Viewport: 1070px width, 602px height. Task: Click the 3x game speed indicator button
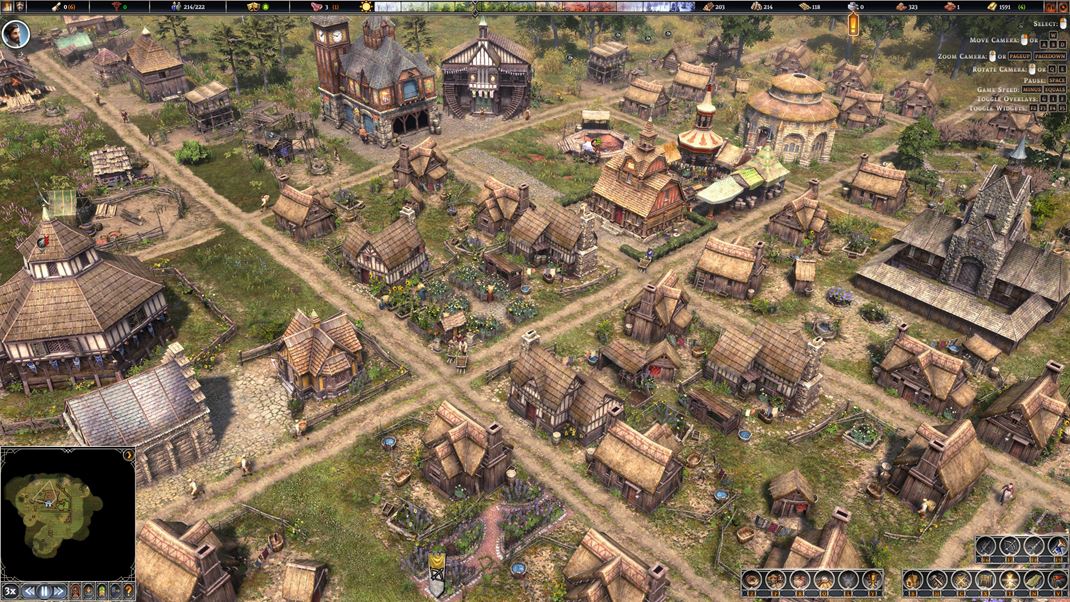tap(11, 591)
